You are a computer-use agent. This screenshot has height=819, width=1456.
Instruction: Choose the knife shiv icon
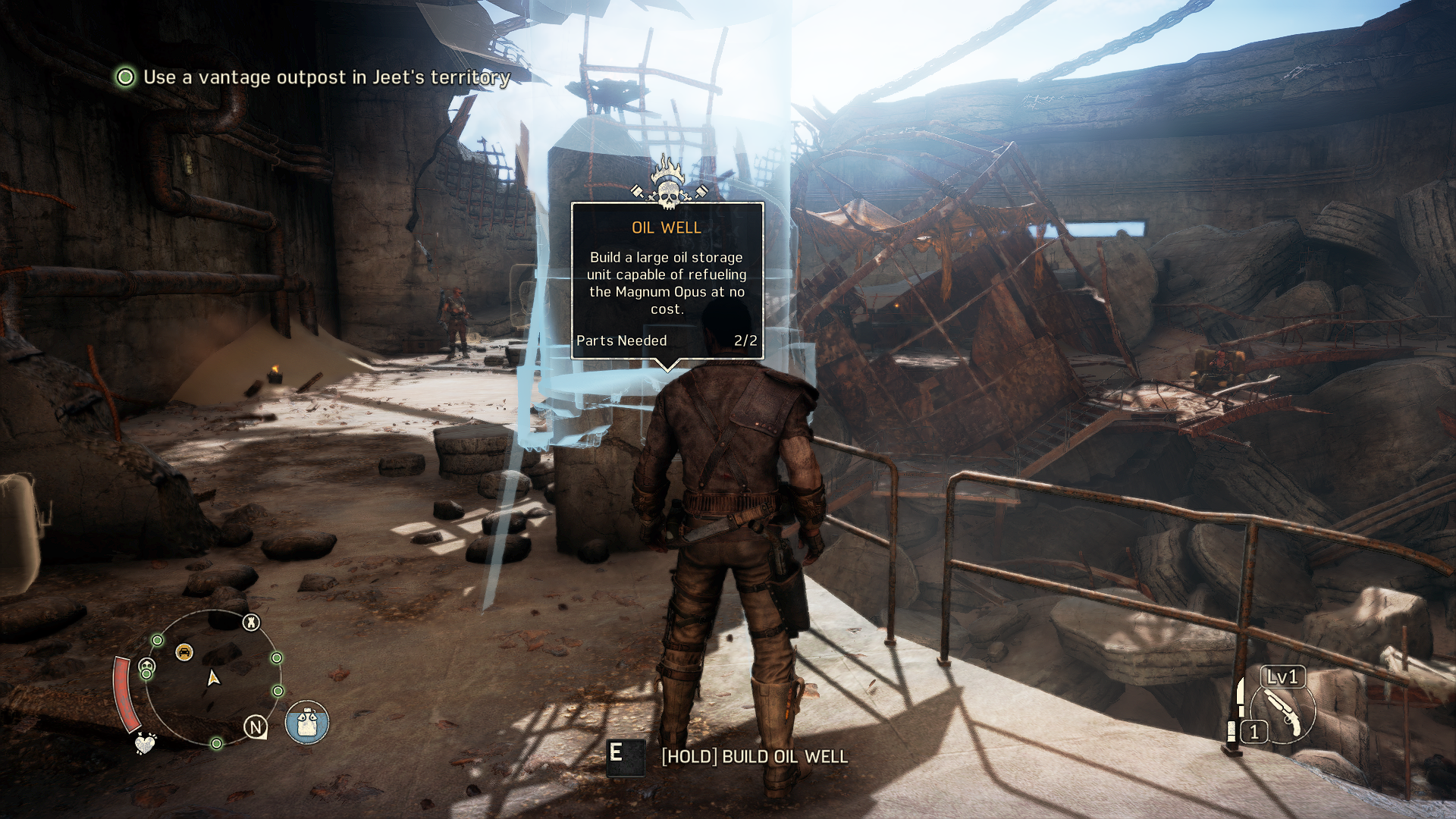[1240, 697]
